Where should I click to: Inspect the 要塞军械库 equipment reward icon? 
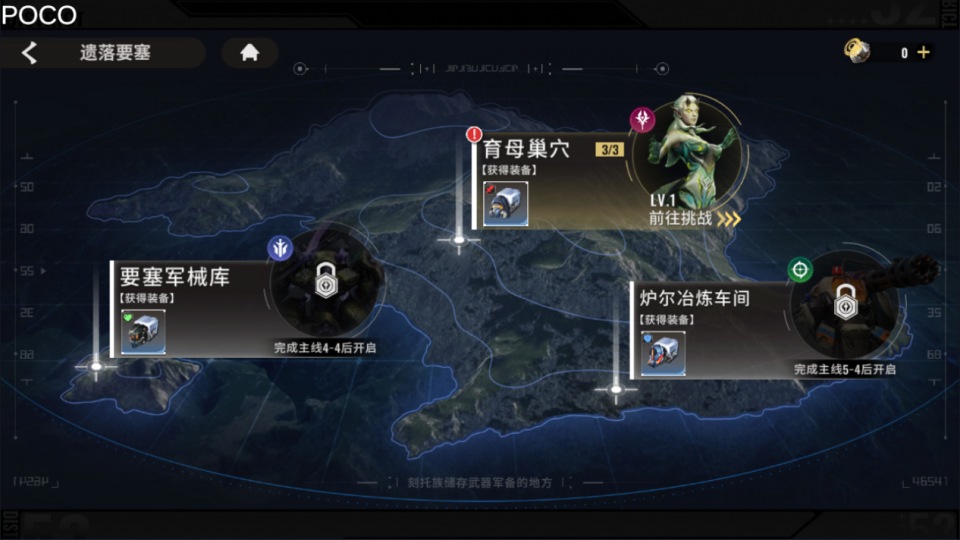[143, 332]
